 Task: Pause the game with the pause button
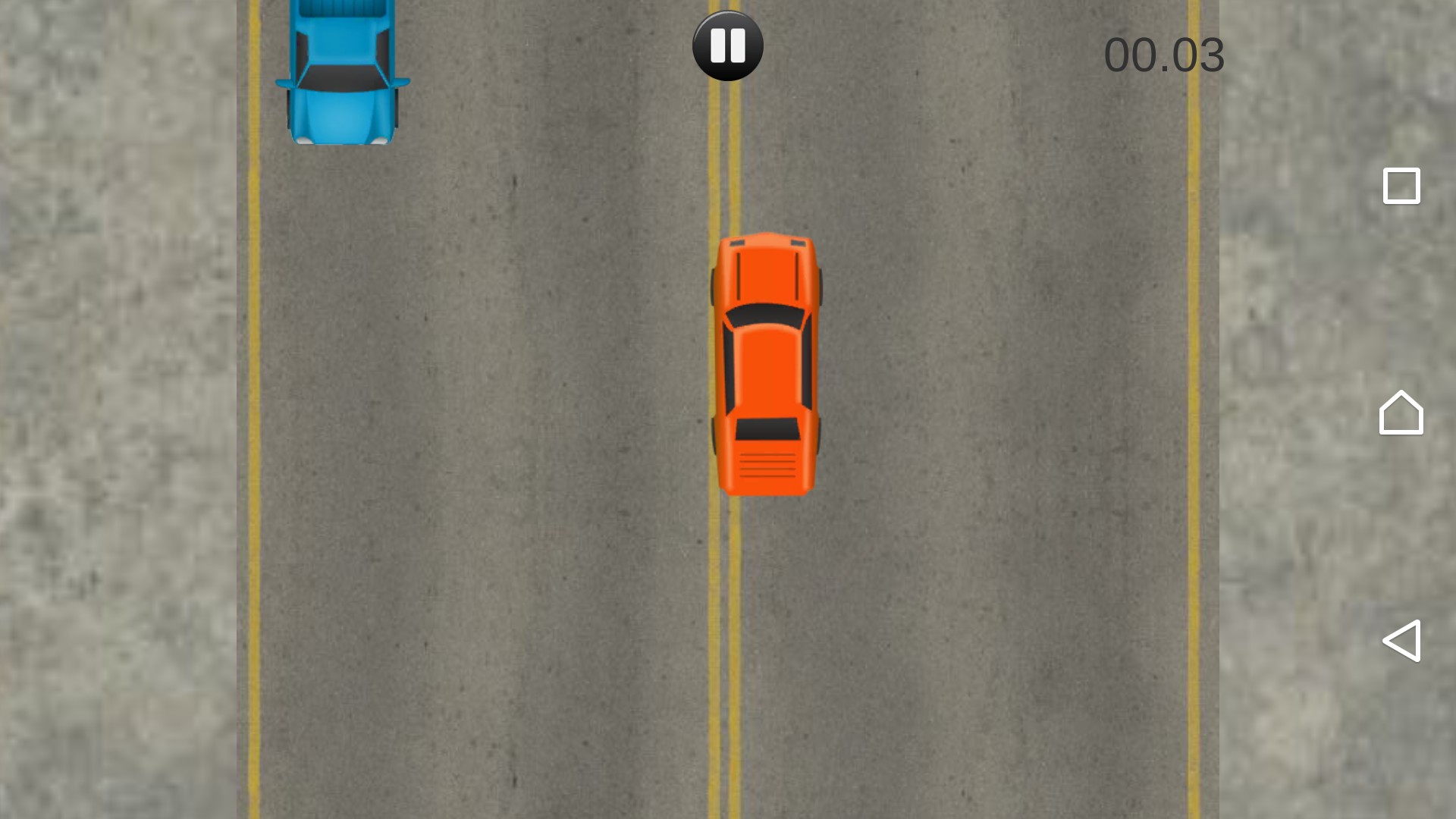point(727,45)
